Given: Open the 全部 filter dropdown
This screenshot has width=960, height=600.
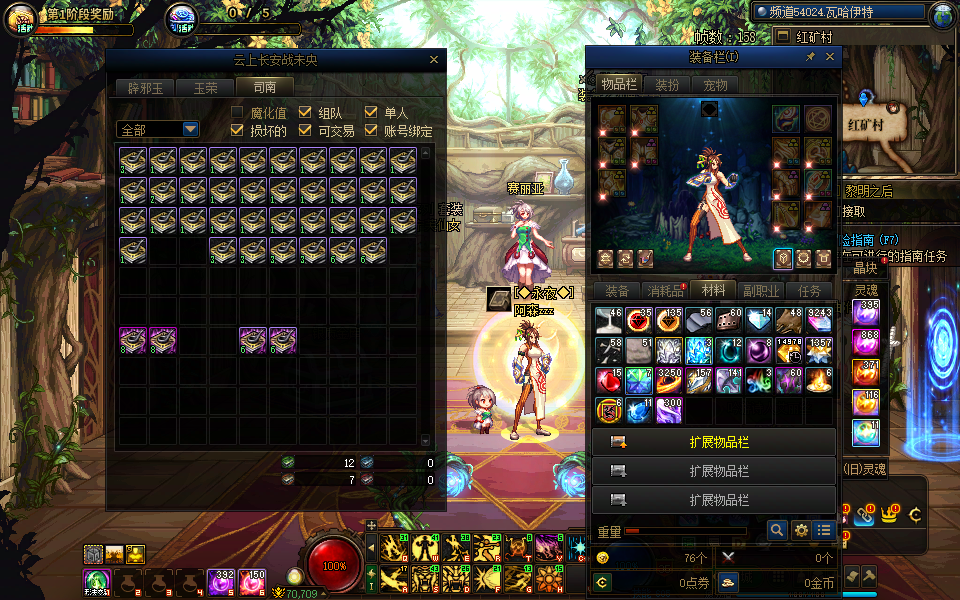Looking at the screenshot, I should click(190, 130).
